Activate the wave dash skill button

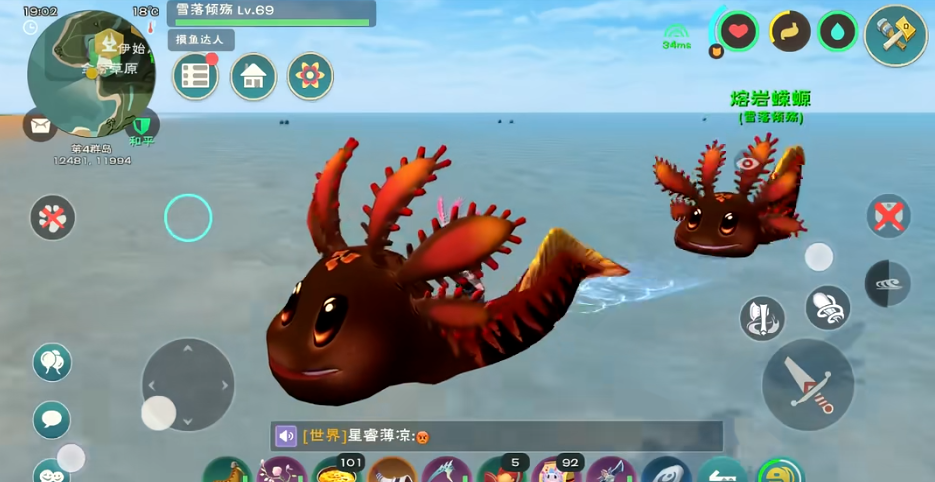(887, 284)
